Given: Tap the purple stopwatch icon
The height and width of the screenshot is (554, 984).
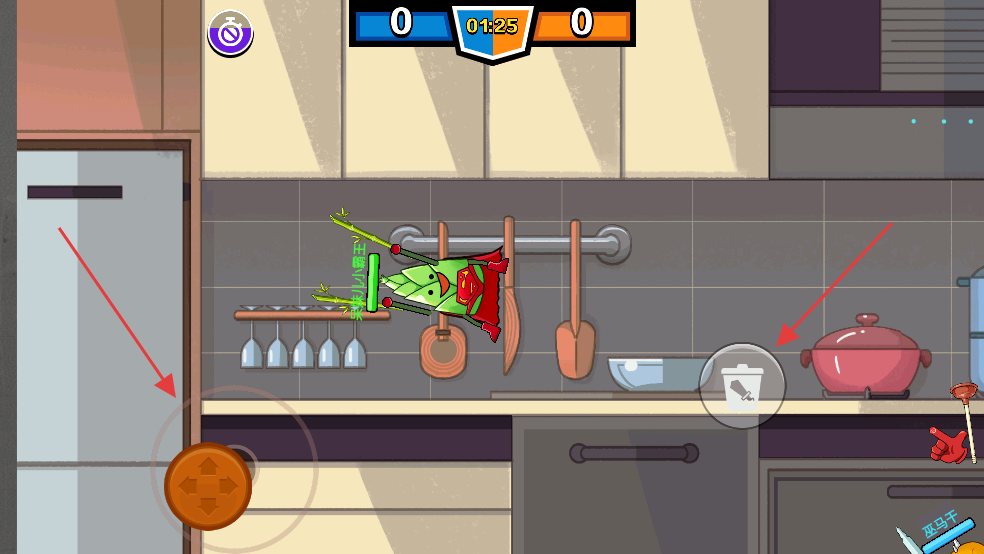Looking at the screenshot, I should pos(230,34).
